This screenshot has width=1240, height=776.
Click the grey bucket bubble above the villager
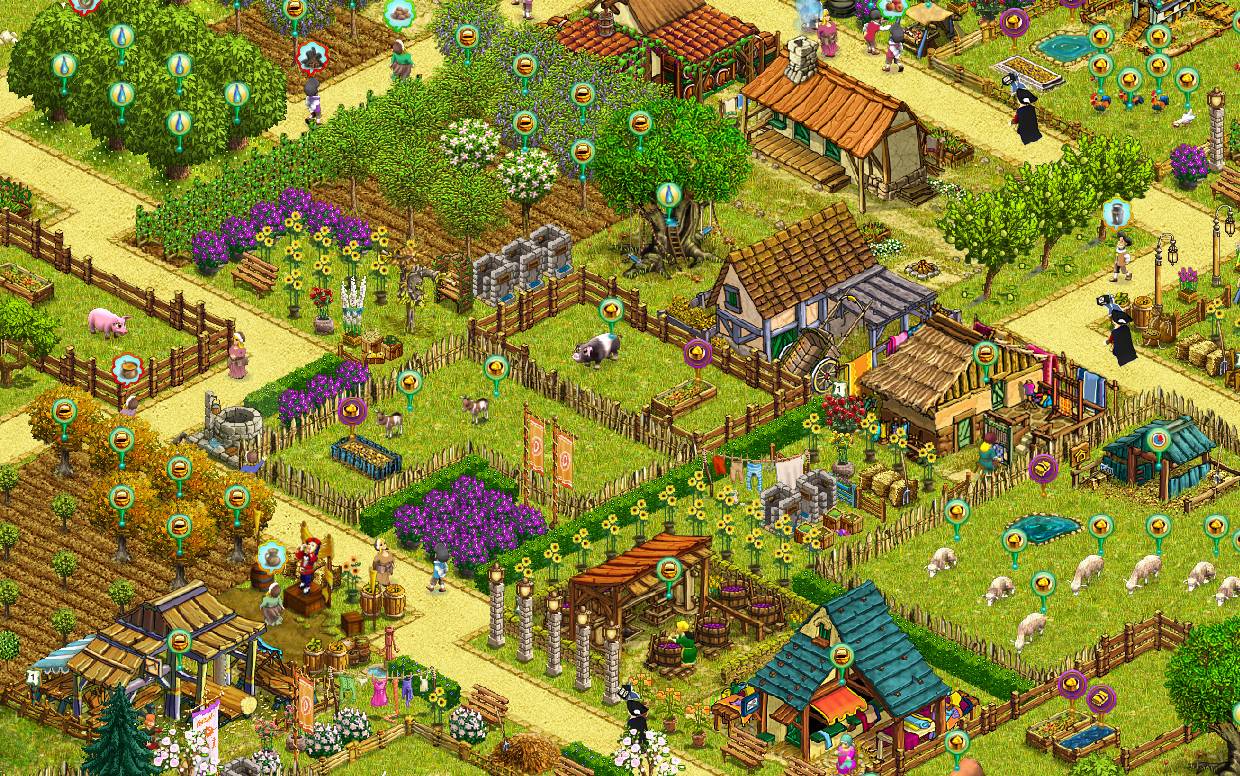[1116, 212]
